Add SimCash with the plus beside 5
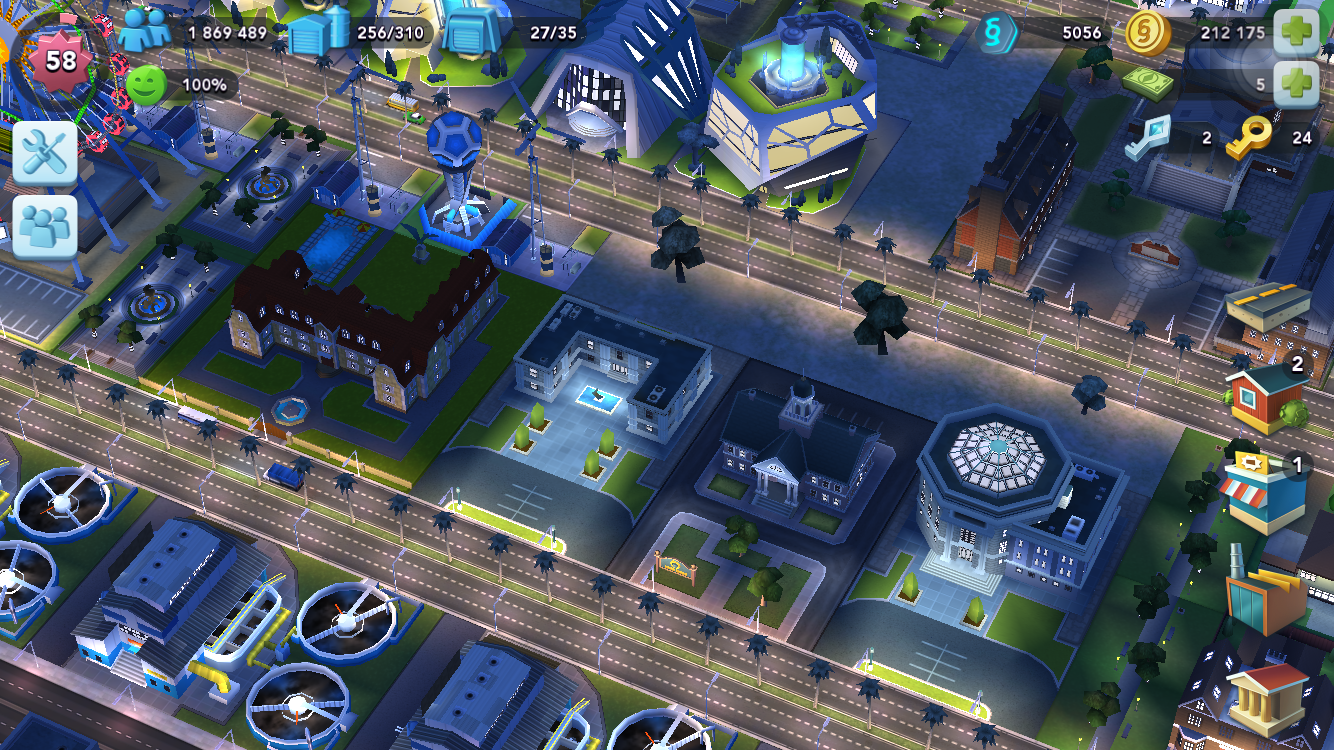 (1297, 84)
